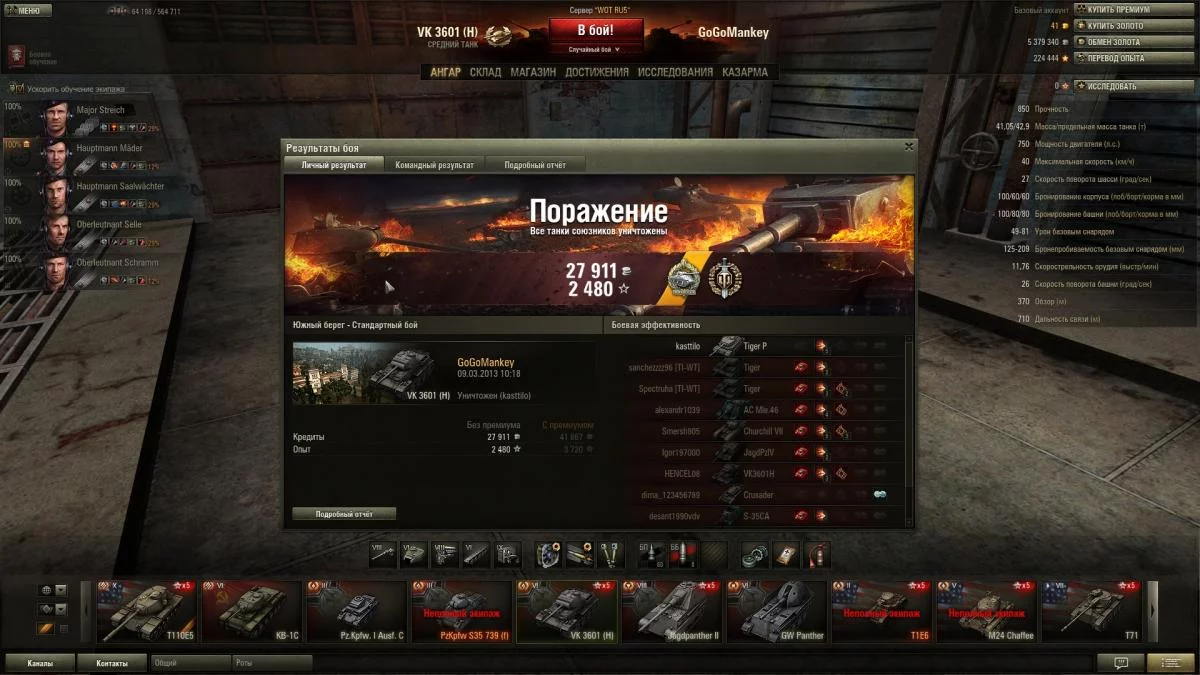Open the Подробный отчёт tab
Image resolution: width=1200 pixels, height=675 pixels.
535,165
